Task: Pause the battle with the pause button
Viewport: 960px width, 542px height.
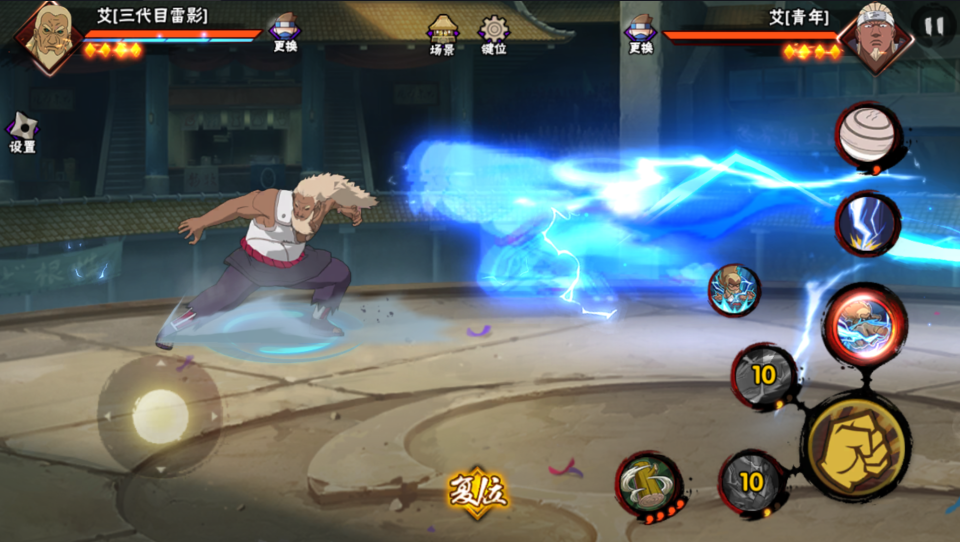Action: [x=933, y=27]
